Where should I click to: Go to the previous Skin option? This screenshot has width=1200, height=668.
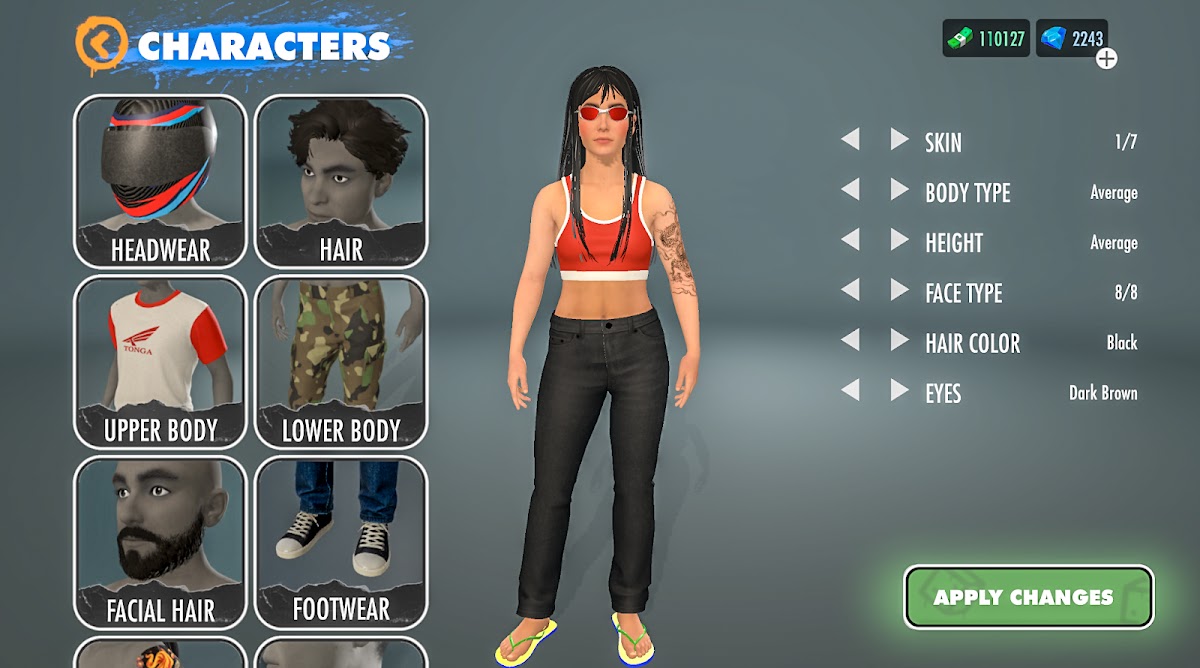(850, 140)
